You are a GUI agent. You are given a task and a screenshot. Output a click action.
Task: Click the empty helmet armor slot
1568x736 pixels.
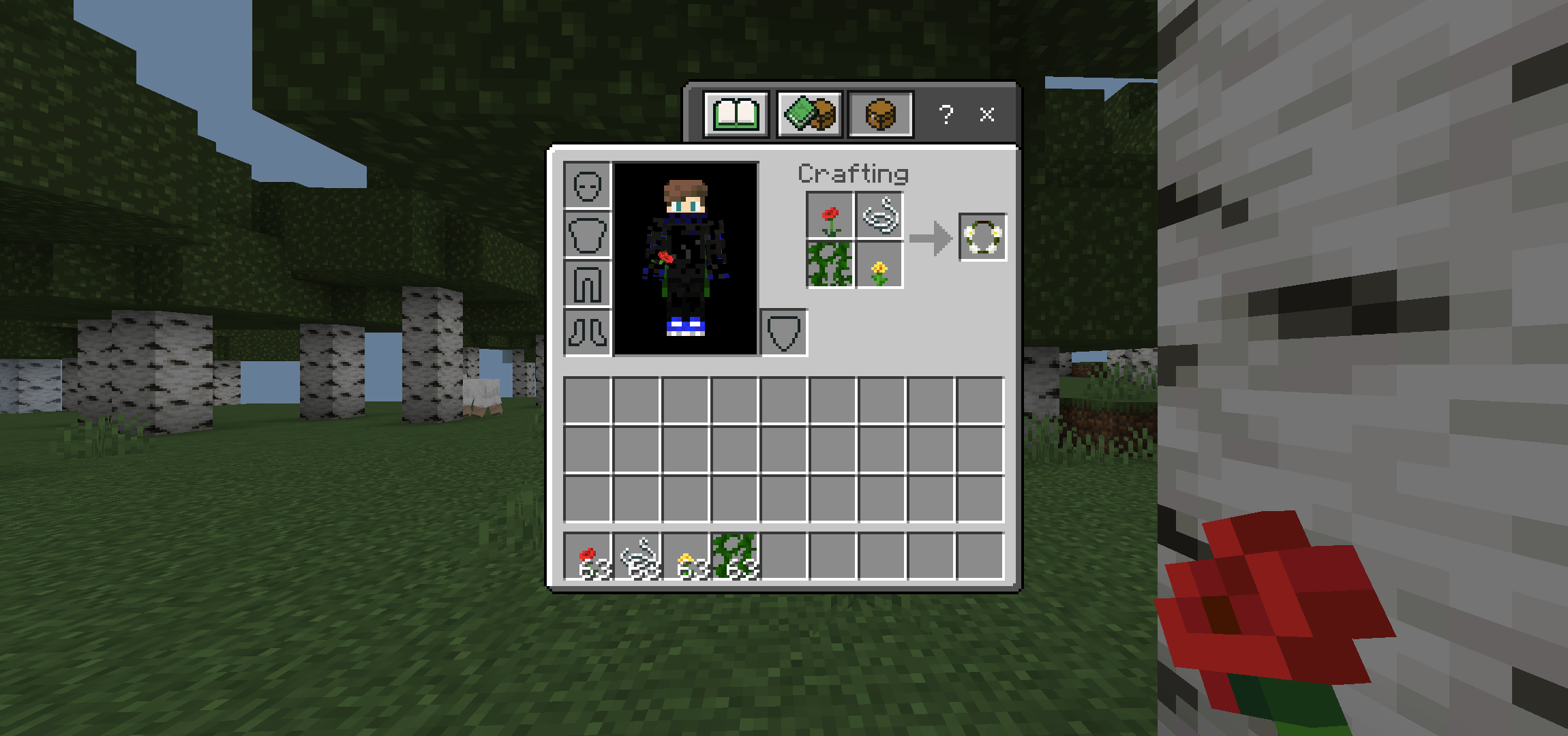click(x=588, y=185)
